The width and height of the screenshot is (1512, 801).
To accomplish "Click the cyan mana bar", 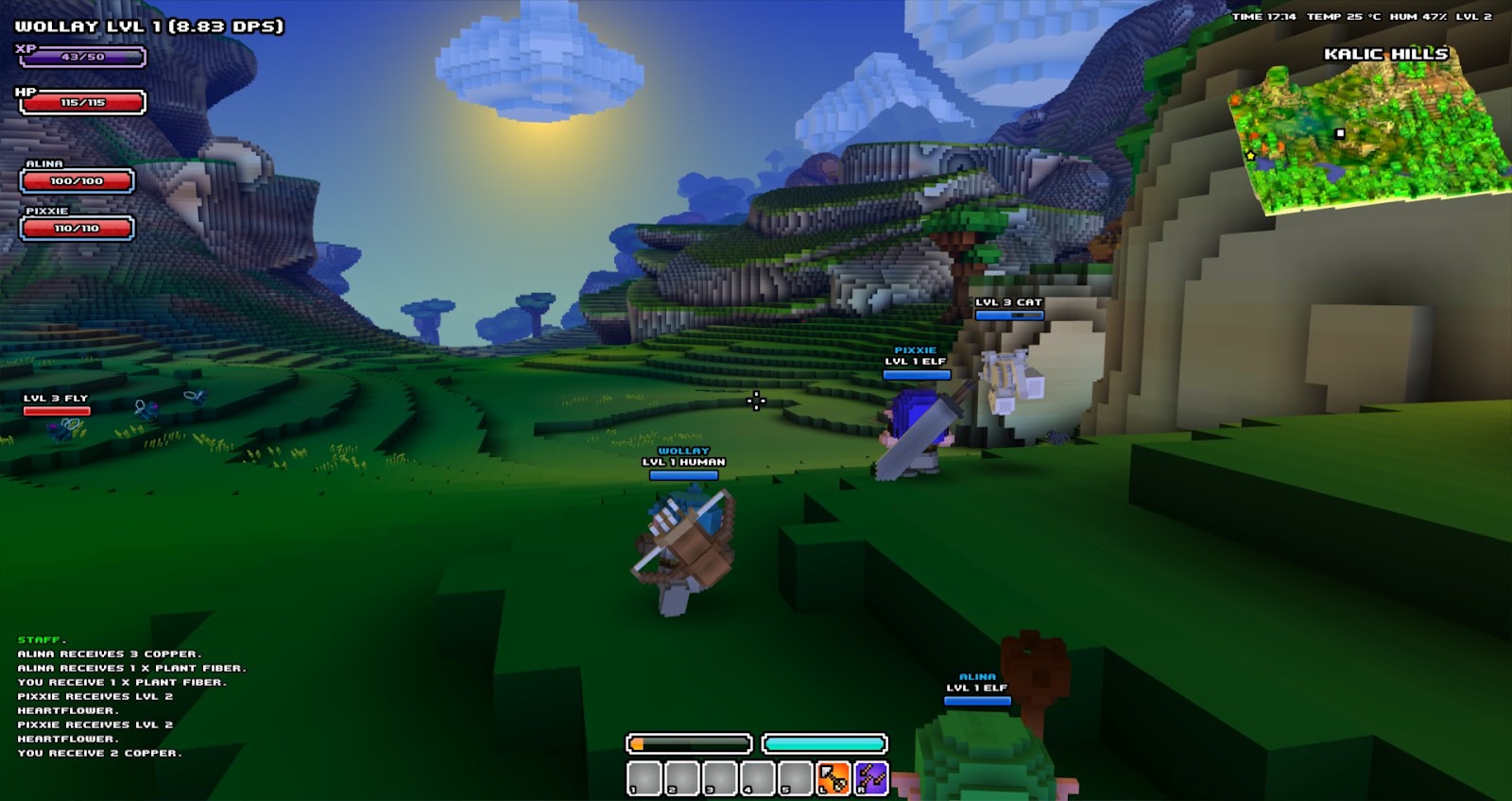I will [x=822, y=743].
